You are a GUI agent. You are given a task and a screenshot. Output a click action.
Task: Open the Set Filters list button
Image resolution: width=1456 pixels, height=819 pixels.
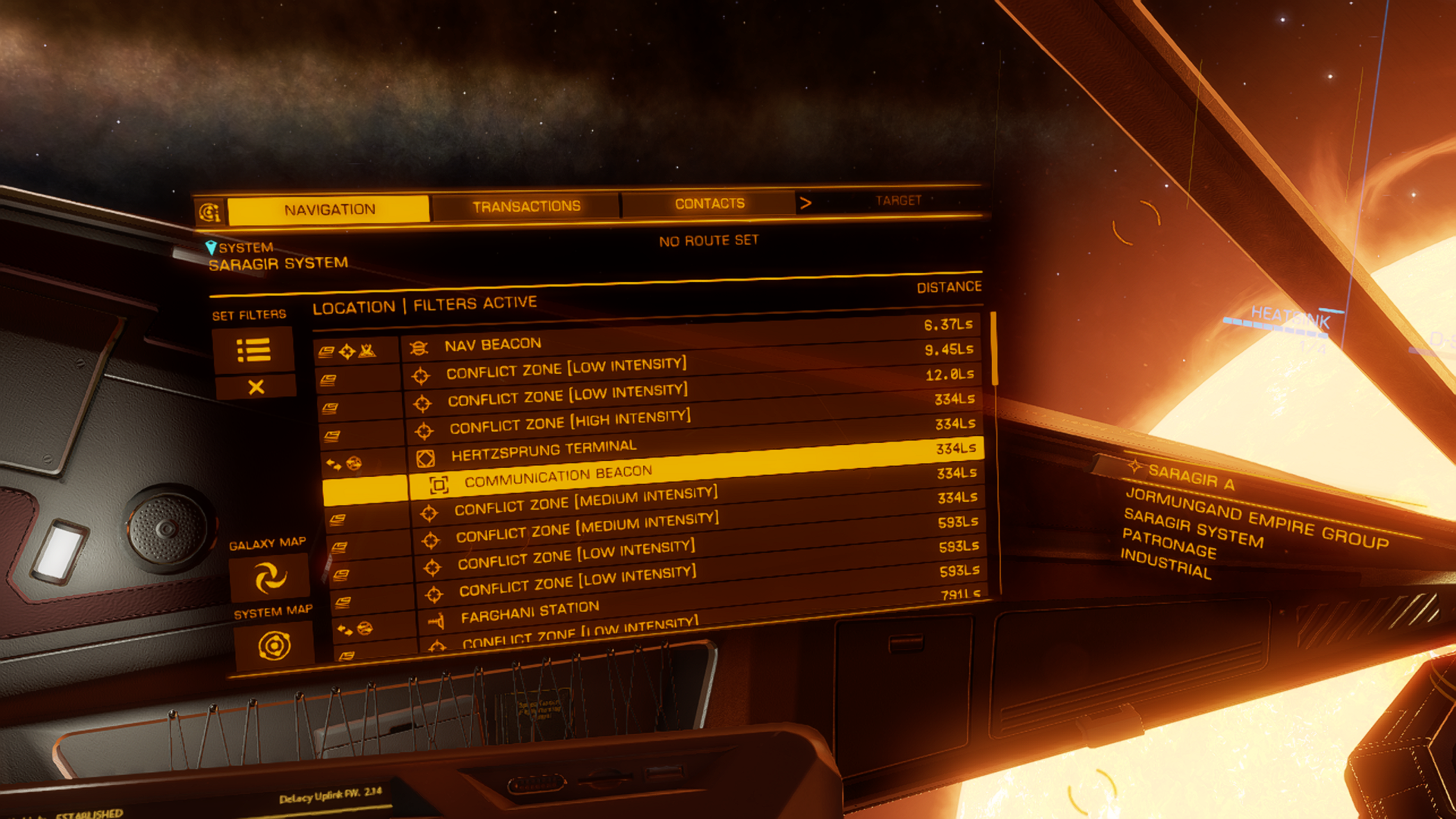click(253, 350)
